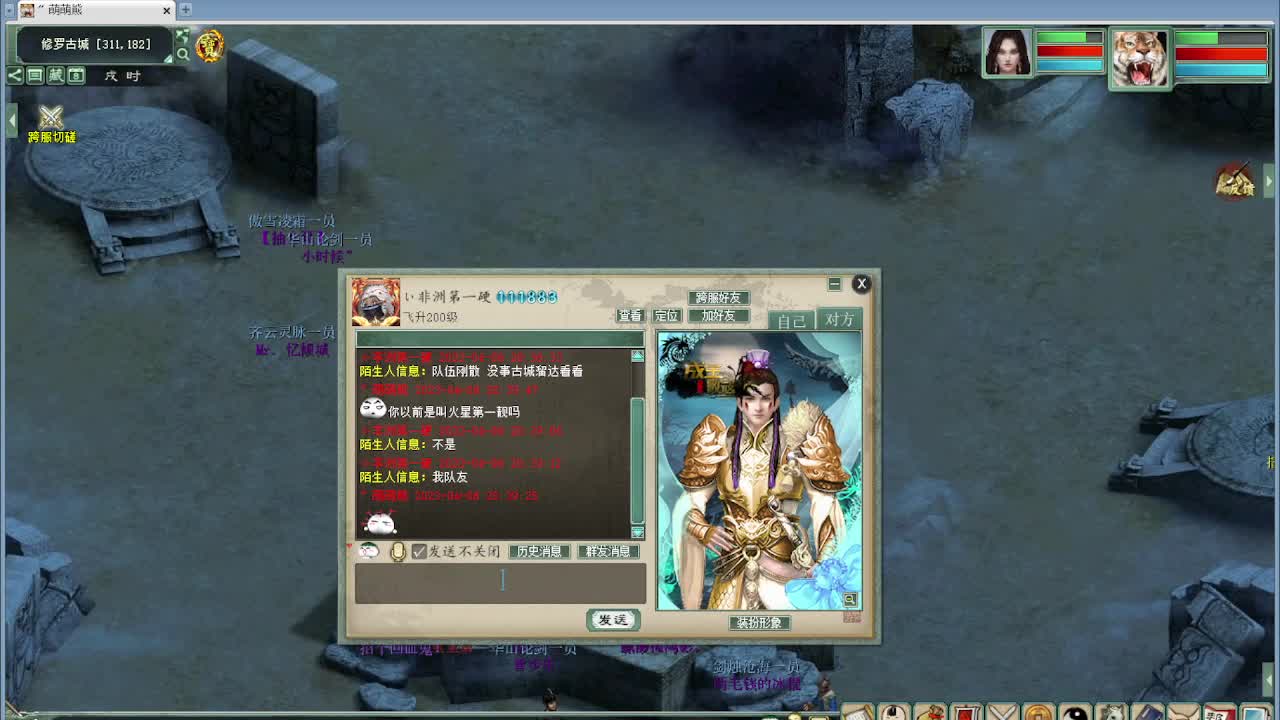1280x720 pixels.
Task: Click the chat message input field
Action: coord(500,582)
